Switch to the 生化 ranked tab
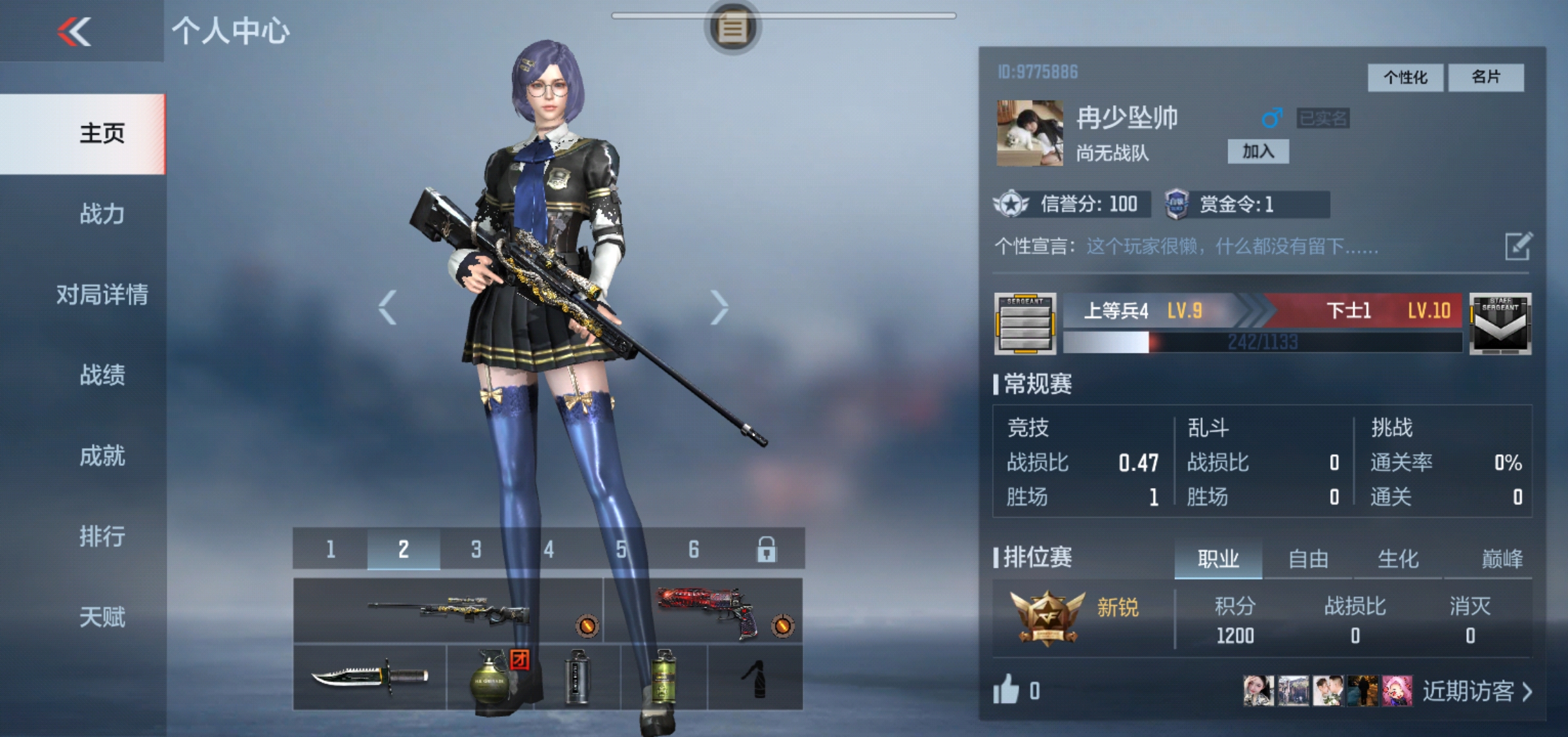 [x=1397, y=559]
